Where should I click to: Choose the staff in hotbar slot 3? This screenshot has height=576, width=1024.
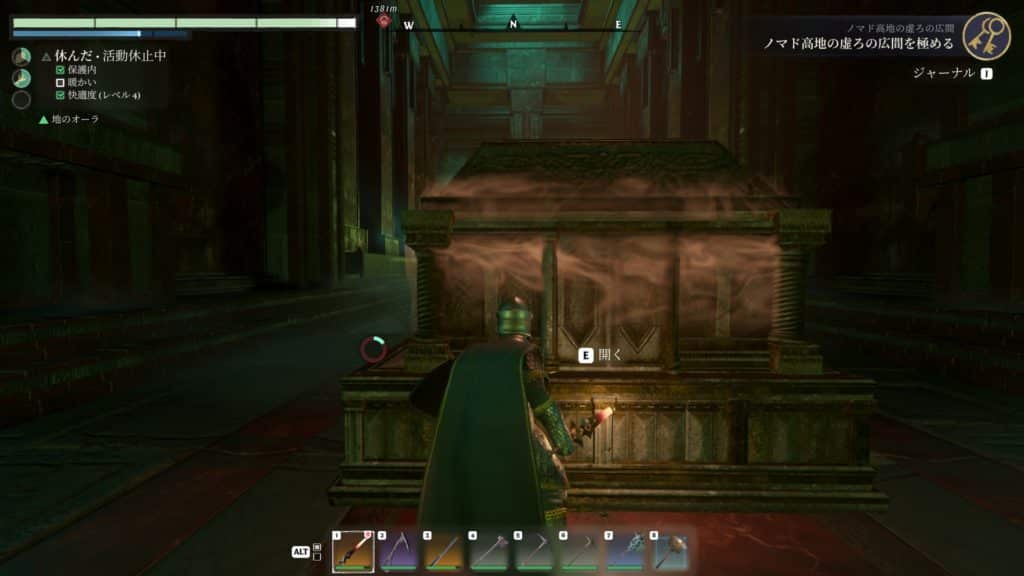coord(443,551)
